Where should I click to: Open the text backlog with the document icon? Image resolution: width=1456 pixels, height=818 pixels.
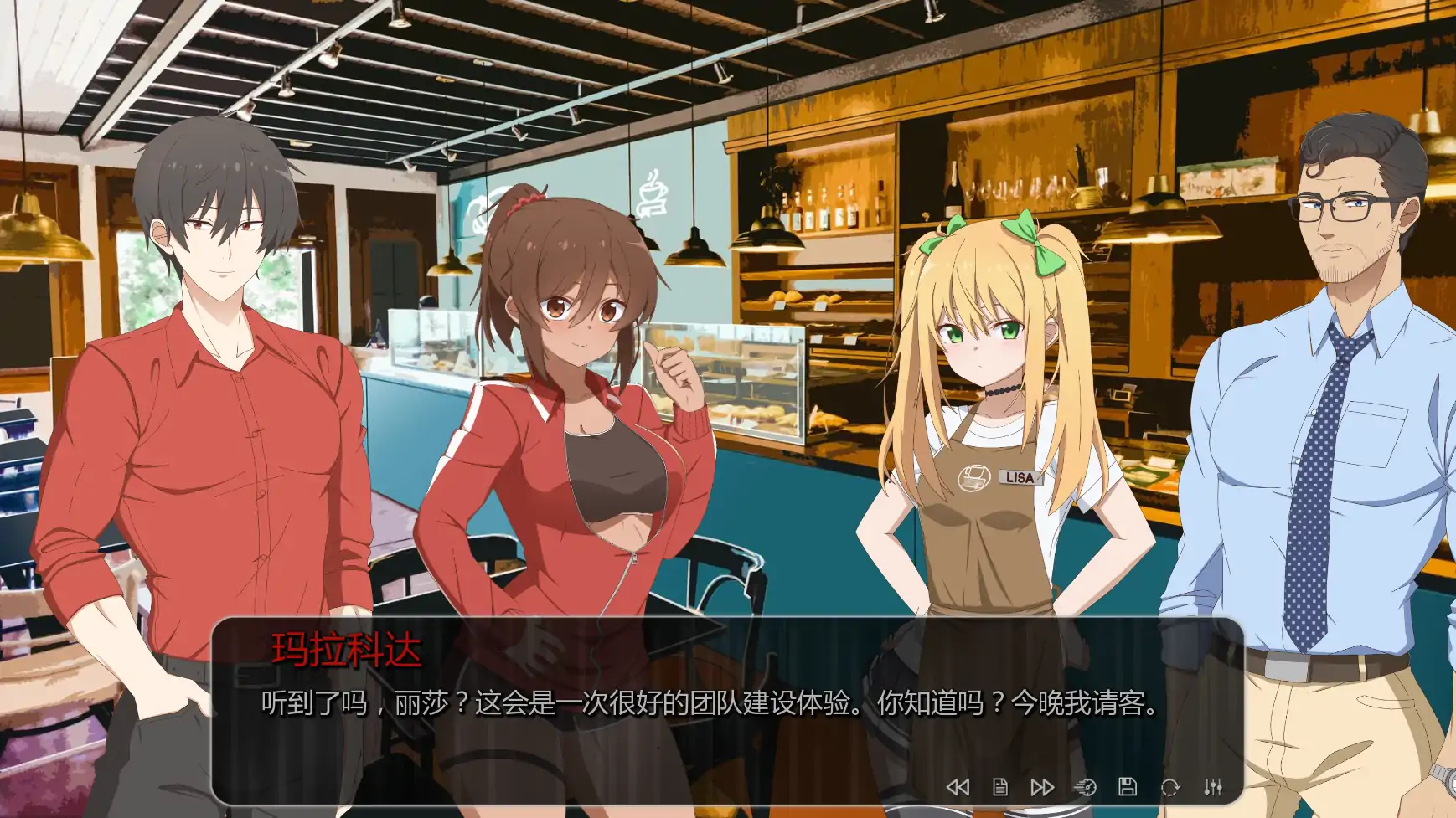pos(1001,786)
